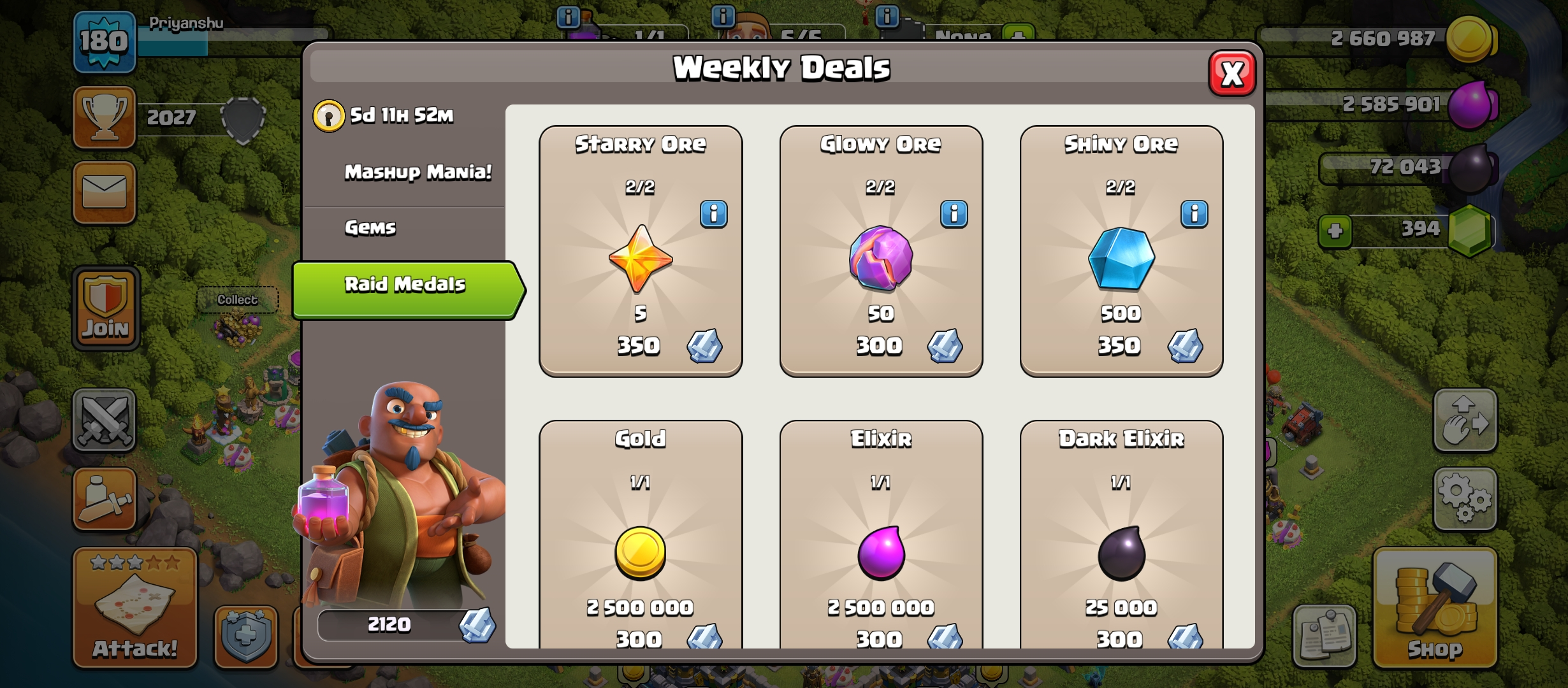The width and height of the screenshot is (1568, 688).
Task: Open the Builder's move/upgrade hand icon
Action: [x=1465, y=420]
